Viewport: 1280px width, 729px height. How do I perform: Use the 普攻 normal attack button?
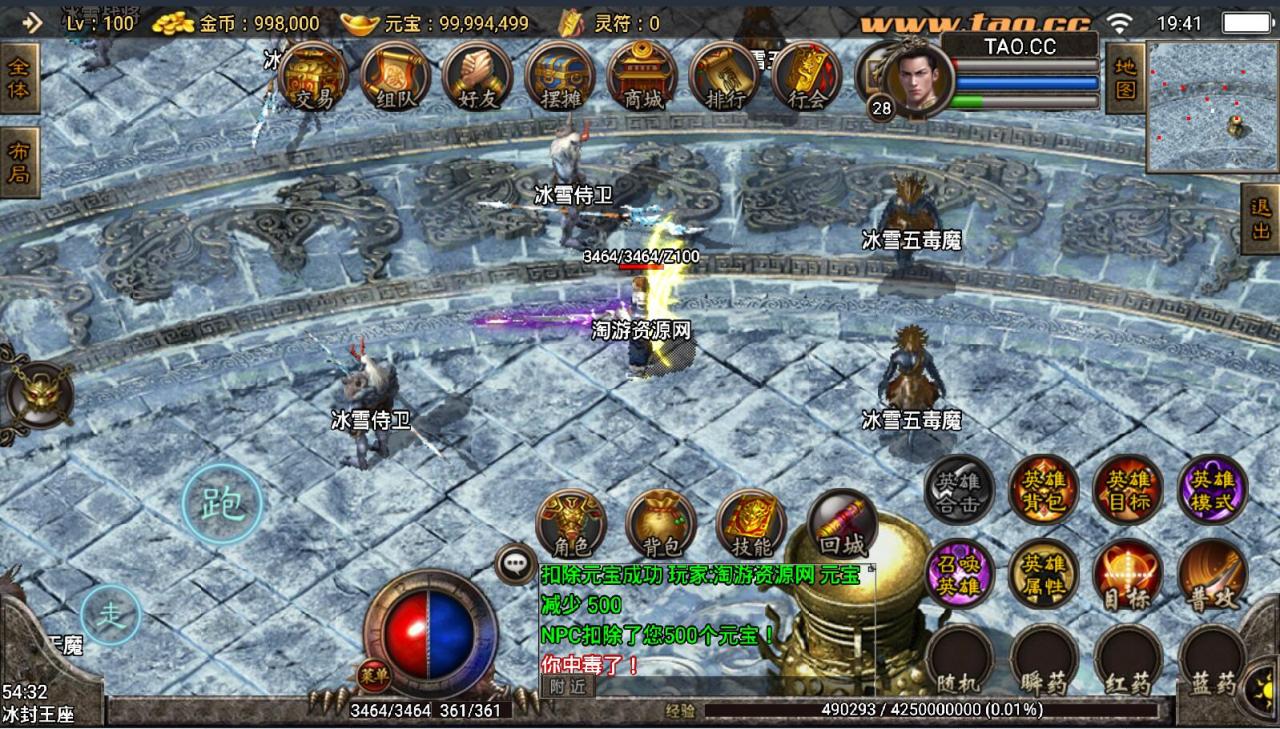1212,573
